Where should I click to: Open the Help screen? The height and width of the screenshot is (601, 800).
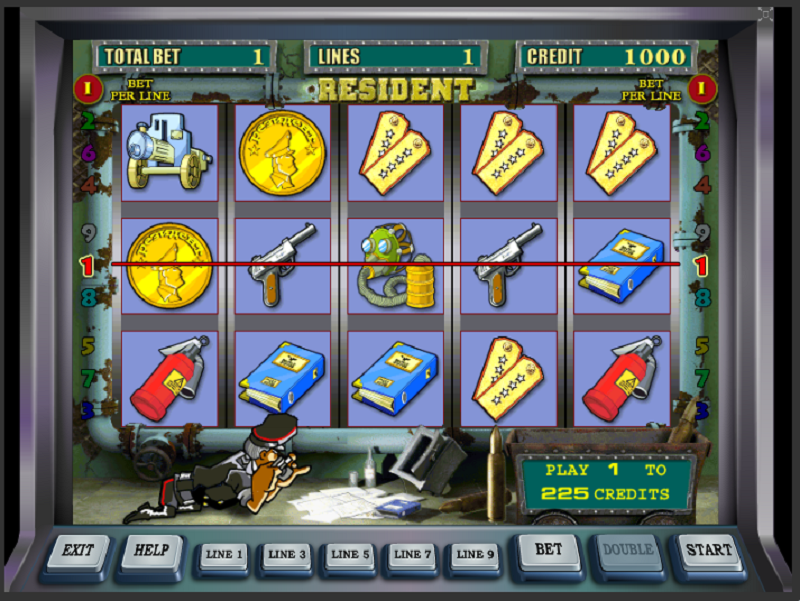point(152,549)
